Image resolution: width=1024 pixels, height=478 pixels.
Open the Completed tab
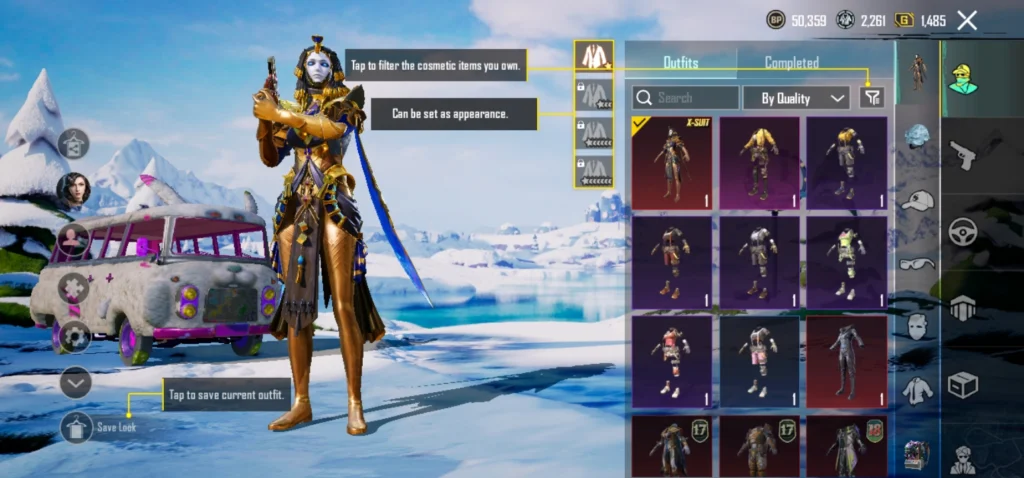coord(792,63)
